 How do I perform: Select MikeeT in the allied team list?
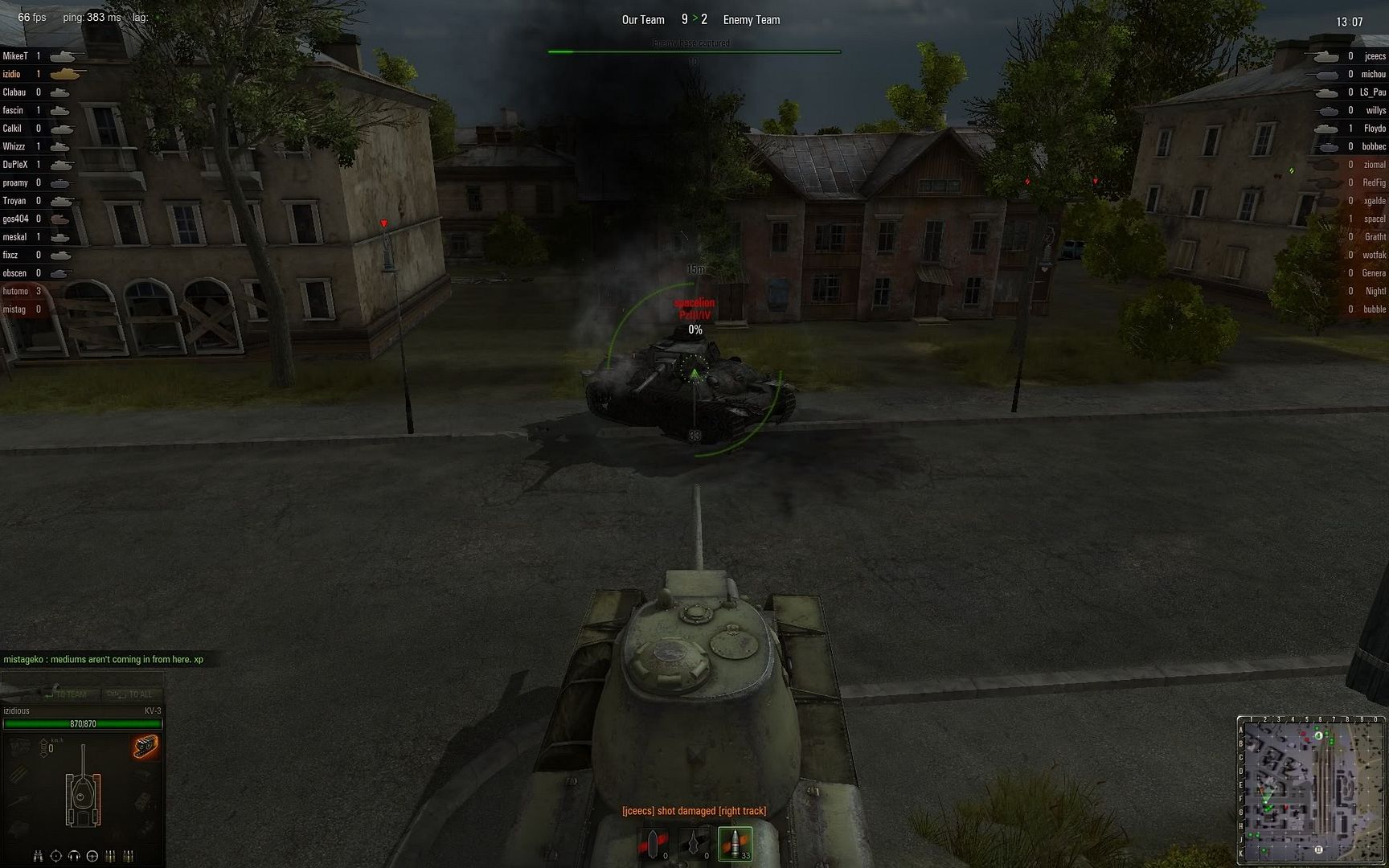(x=15, y=56)
